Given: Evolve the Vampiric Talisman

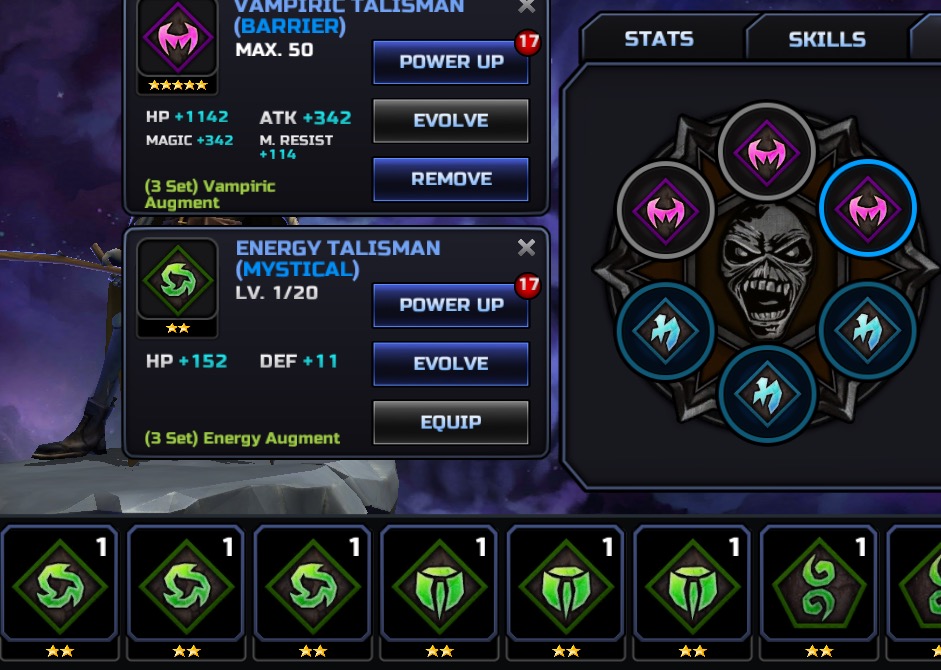Looking at the screenshot, I should [x=450, y=121].
